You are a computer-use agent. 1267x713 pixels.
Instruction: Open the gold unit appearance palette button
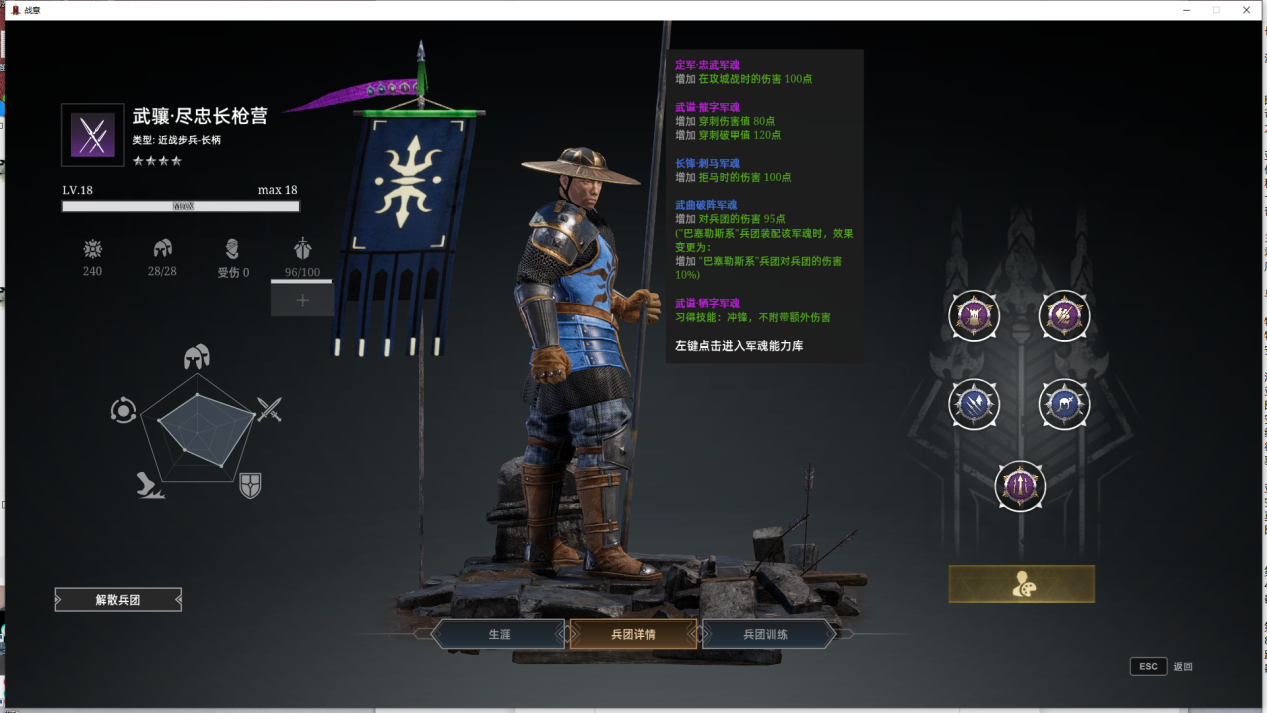[1021, 585]
